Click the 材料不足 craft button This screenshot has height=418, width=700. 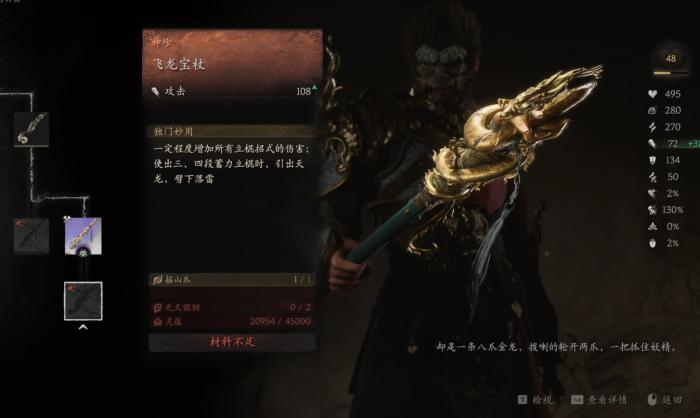click(235, 342)
